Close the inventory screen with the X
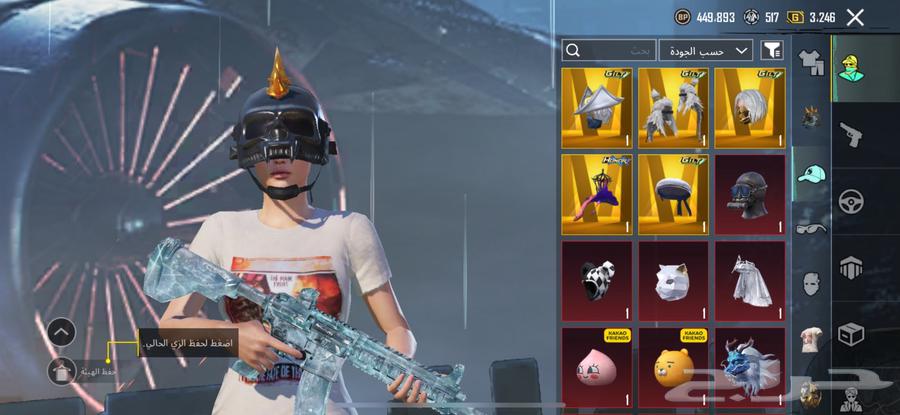This screenshot has height=415, width=900. [855, 17]
